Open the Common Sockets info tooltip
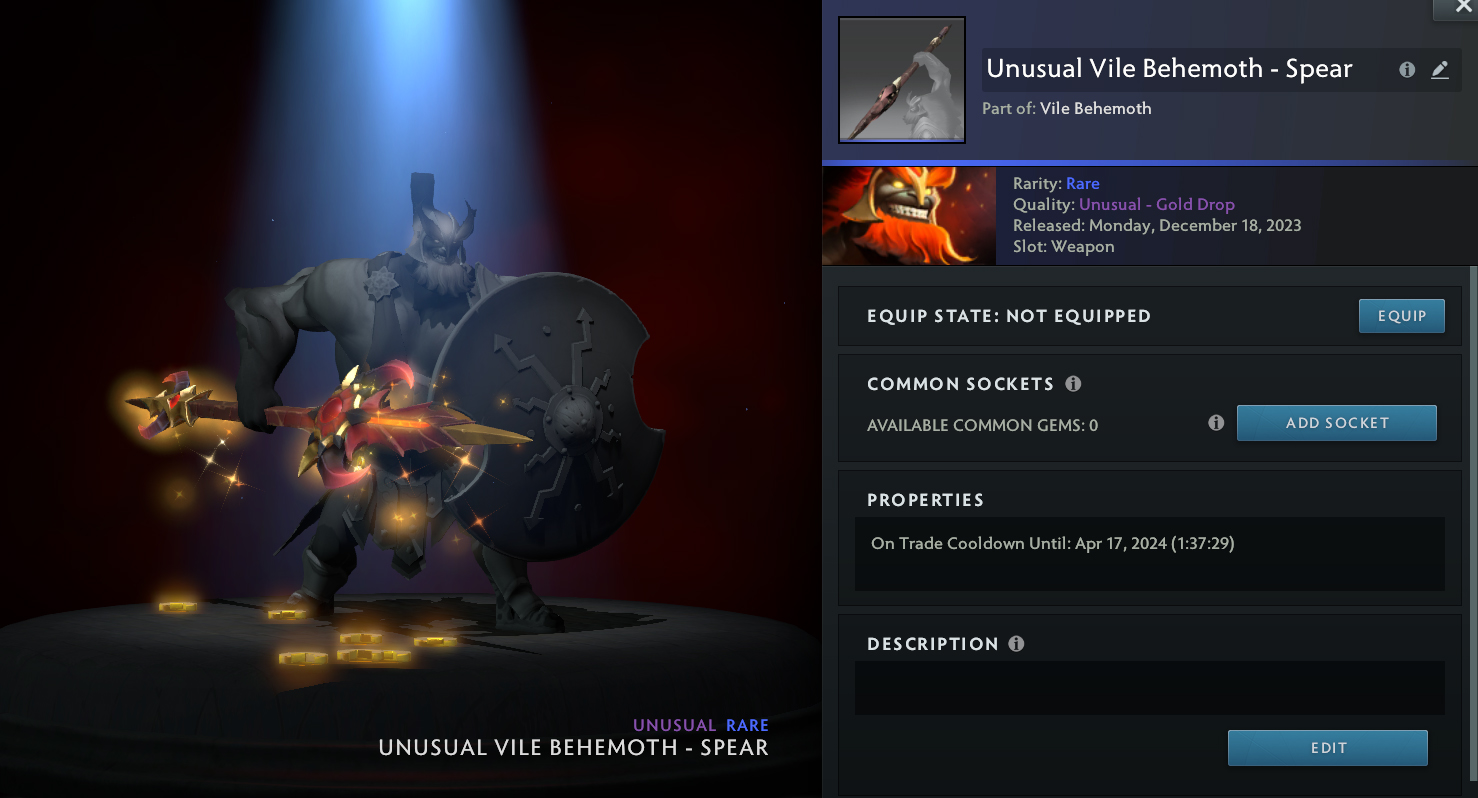 pyautogui.click(x=1073, y=384)
